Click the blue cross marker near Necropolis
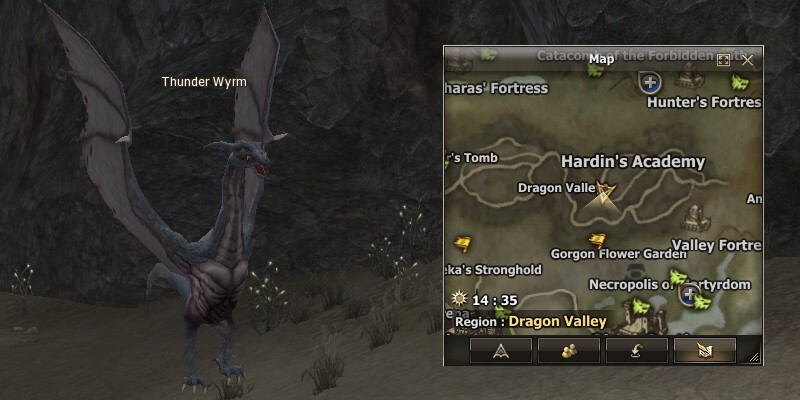 click(689, 294)
